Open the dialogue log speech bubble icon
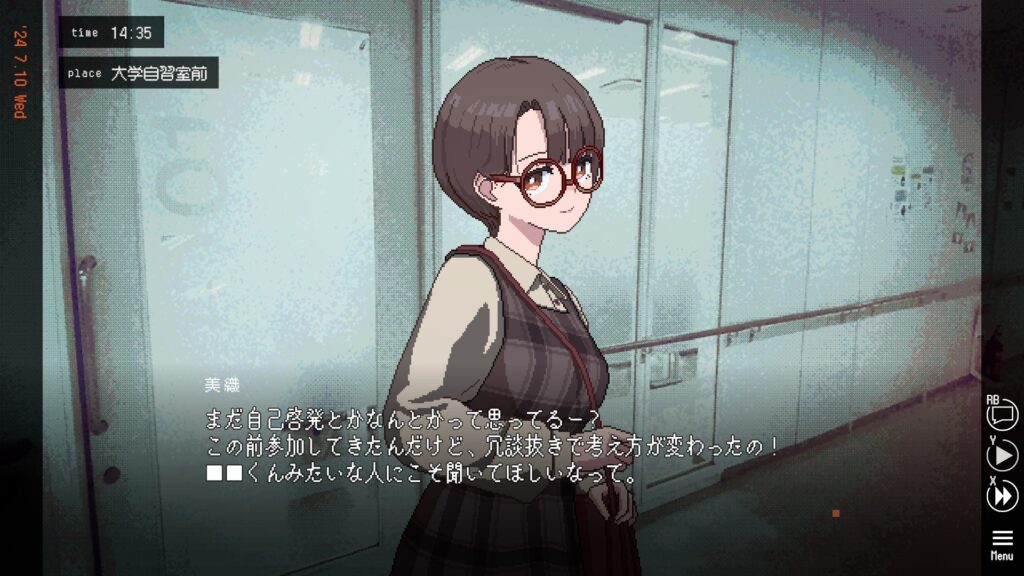Image resolution: width=1024 pixels, height=576 pixels. 1002,415
